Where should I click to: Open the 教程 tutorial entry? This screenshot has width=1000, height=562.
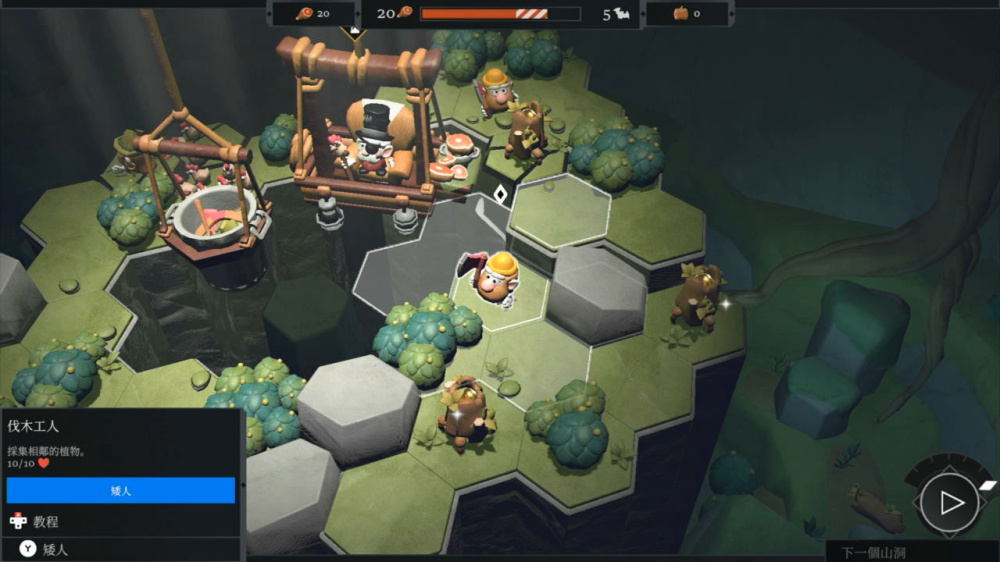46,521
